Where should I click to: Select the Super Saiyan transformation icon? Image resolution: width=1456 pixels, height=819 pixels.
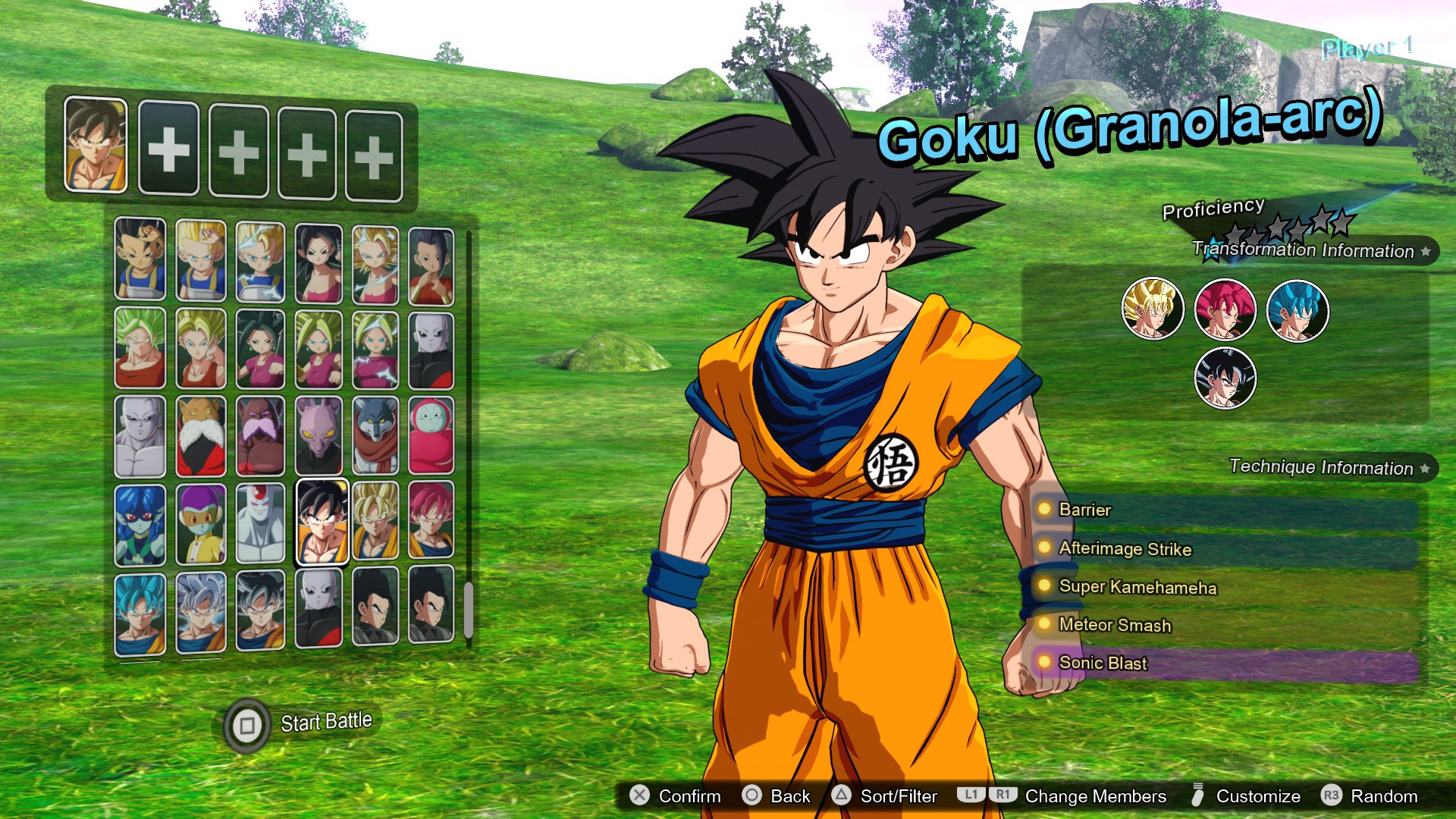tap(1152, 309)
